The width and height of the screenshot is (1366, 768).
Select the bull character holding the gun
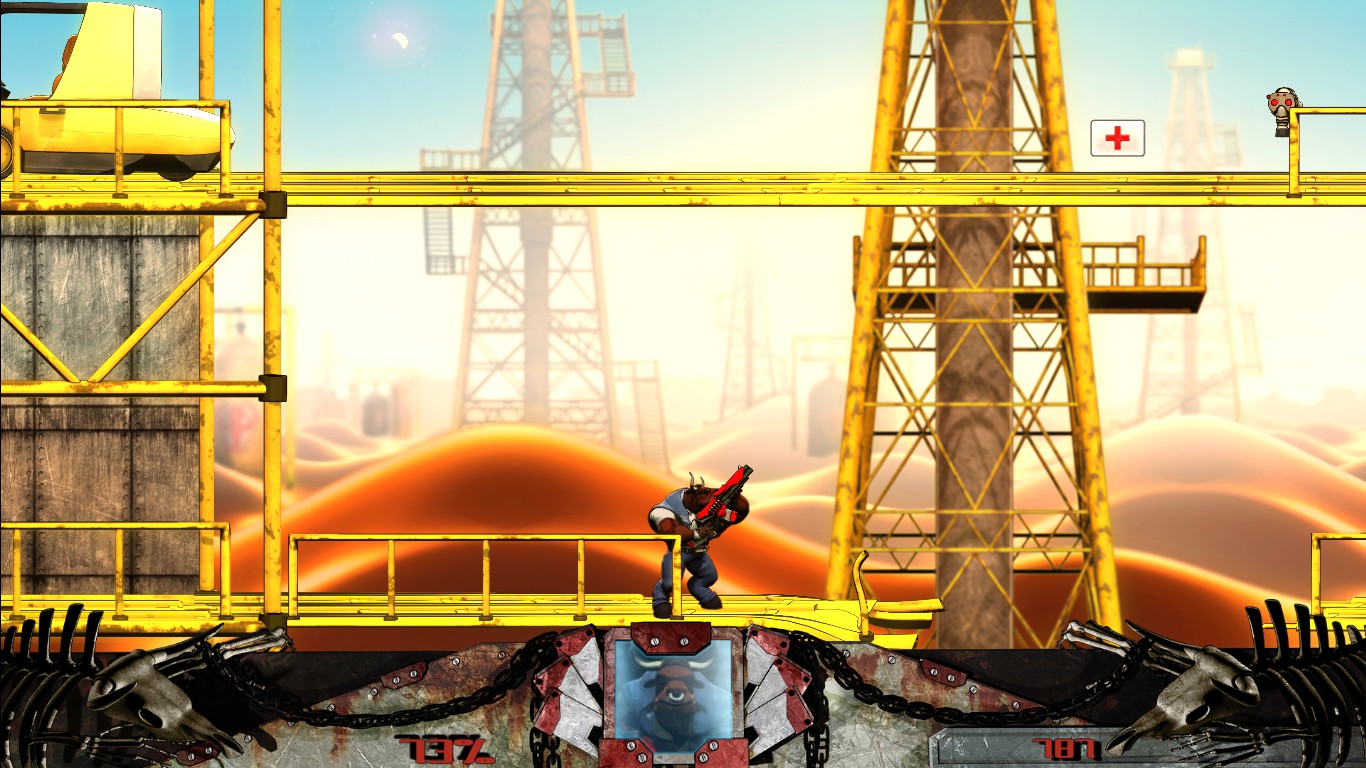[692, 530]
